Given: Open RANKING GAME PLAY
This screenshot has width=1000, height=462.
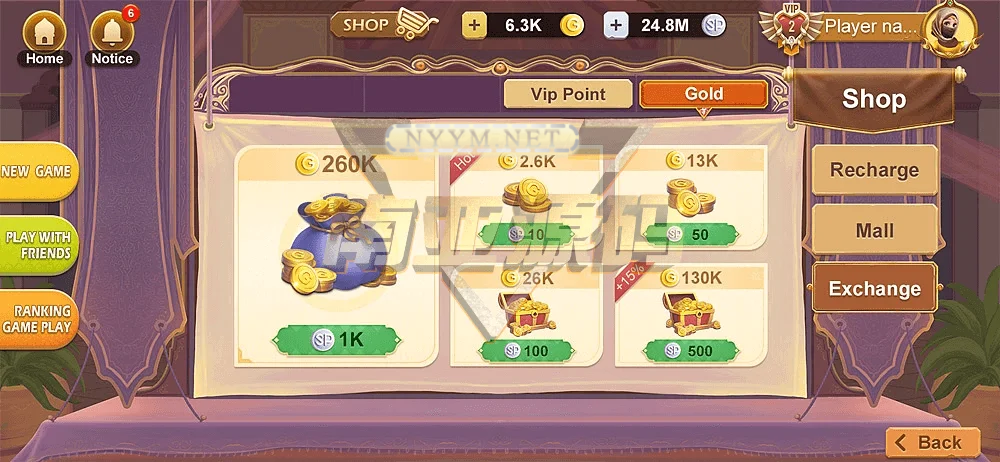Looking at the screenshot, I should pyautogui.click(x=36, y=320).
